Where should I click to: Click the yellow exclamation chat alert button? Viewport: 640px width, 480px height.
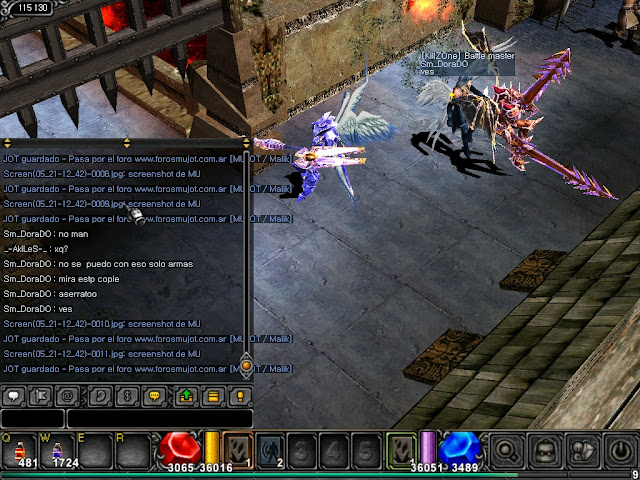pos(239,396)
